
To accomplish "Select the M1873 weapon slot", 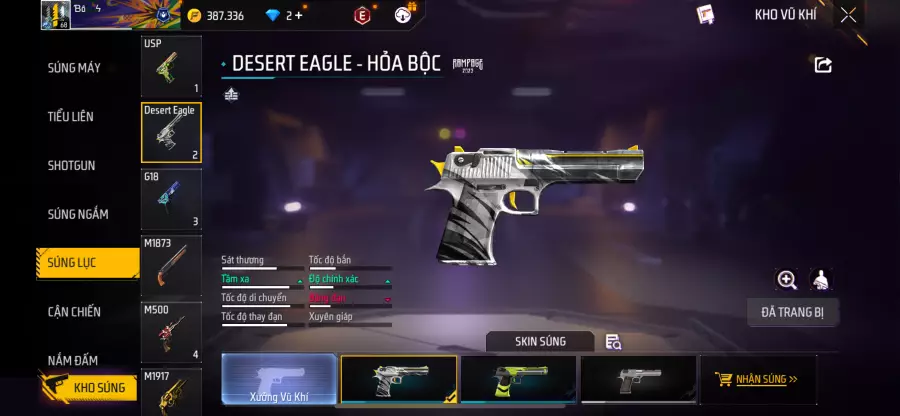I will coord(171,265).
